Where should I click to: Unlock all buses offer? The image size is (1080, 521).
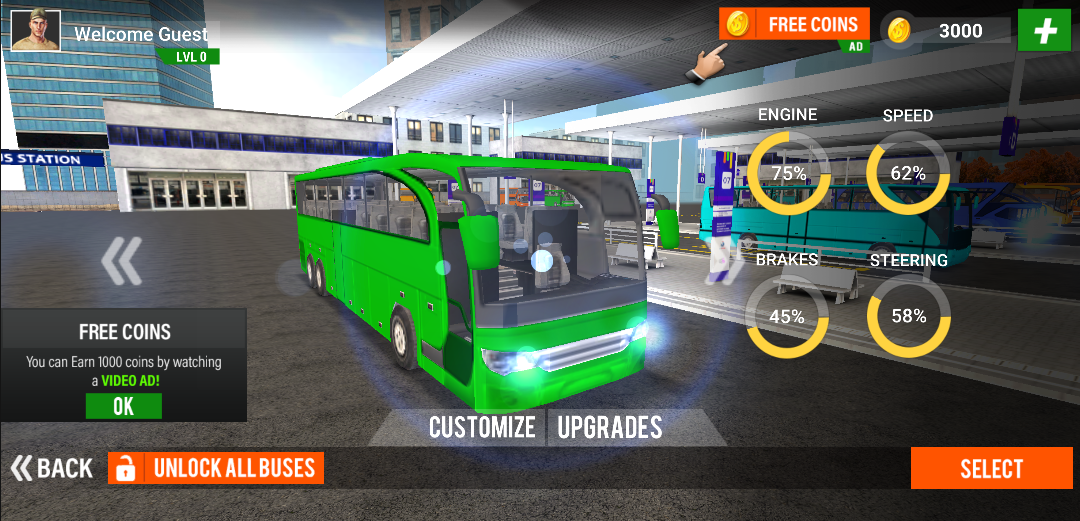pyautogui.click(x=216, y=468)
